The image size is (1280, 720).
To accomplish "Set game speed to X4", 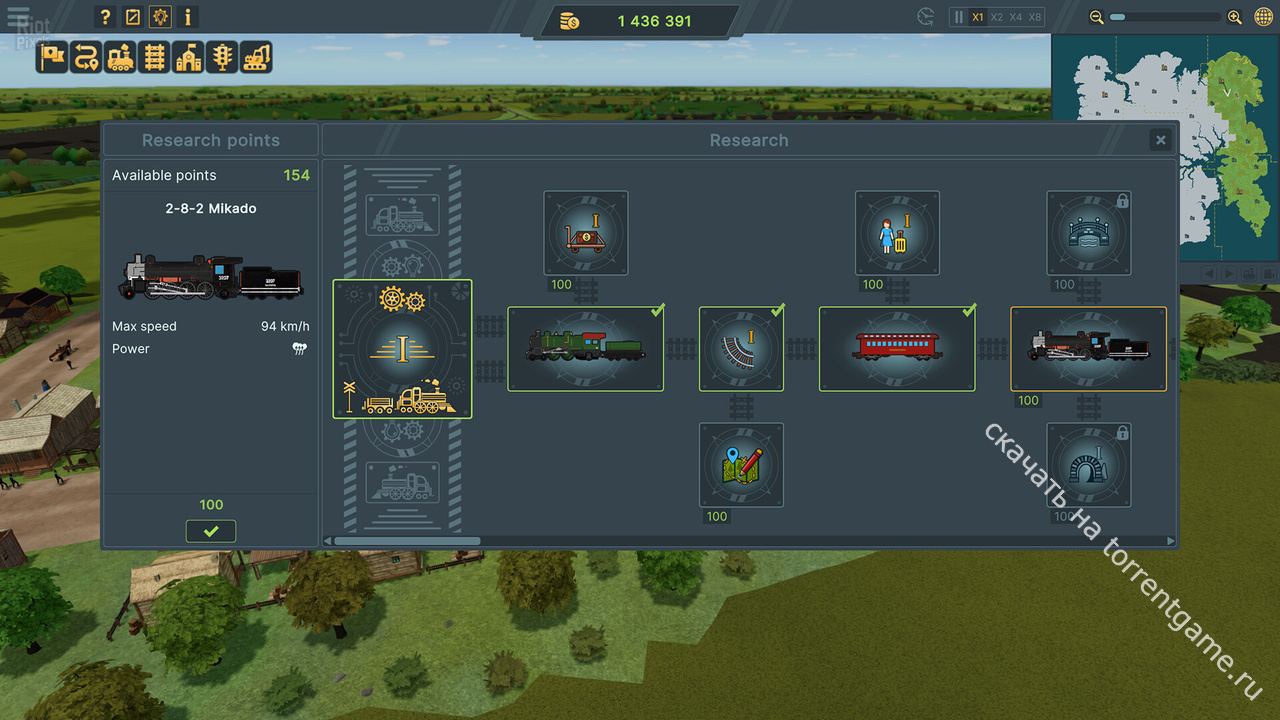I will [x=1016, y=17].
